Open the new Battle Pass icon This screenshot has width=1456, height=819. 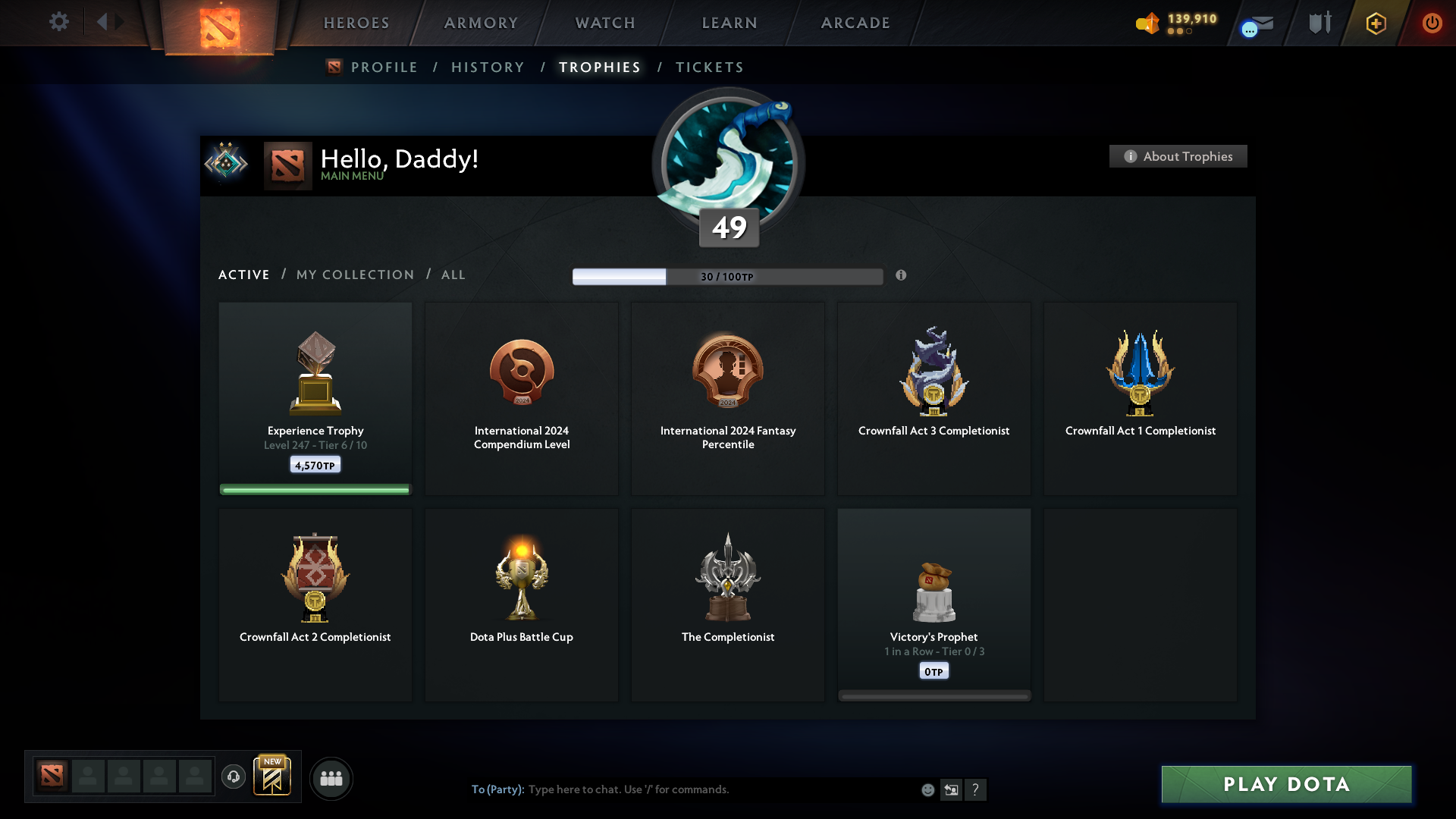pos(273,777)
